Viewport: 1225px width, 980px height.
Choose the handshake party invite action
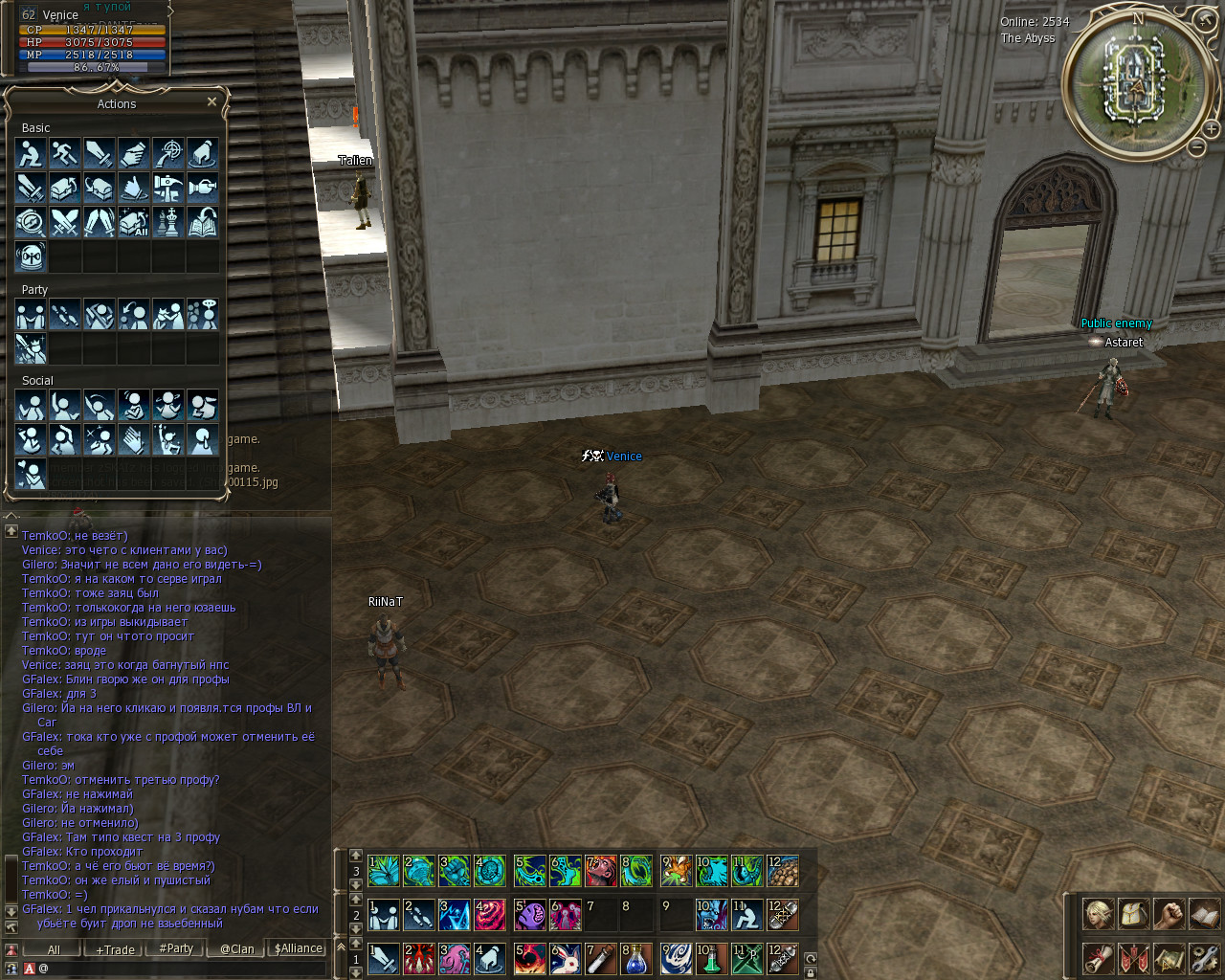tap(31, 314)
